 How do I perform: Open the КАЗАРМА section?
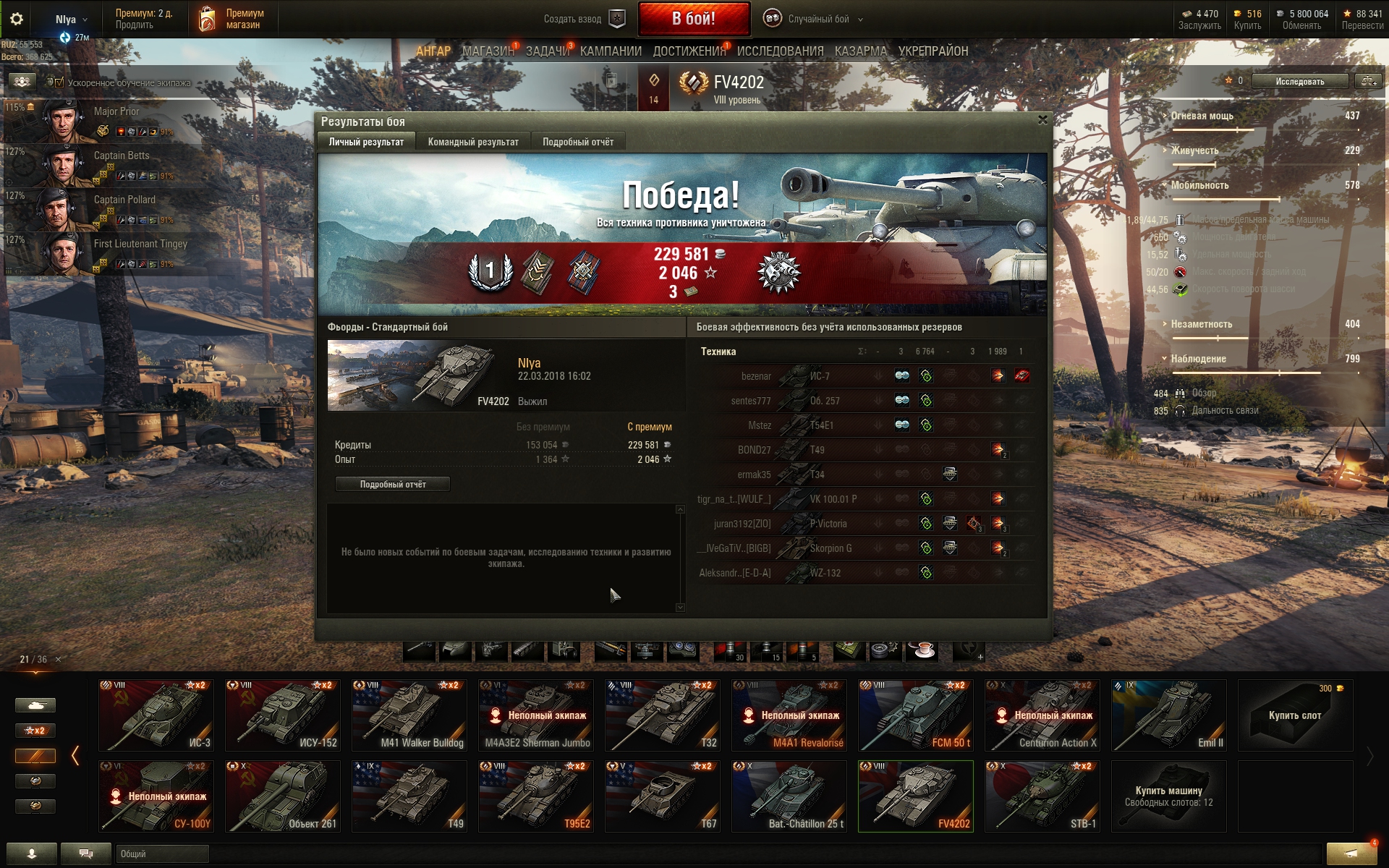coord(860,51)
